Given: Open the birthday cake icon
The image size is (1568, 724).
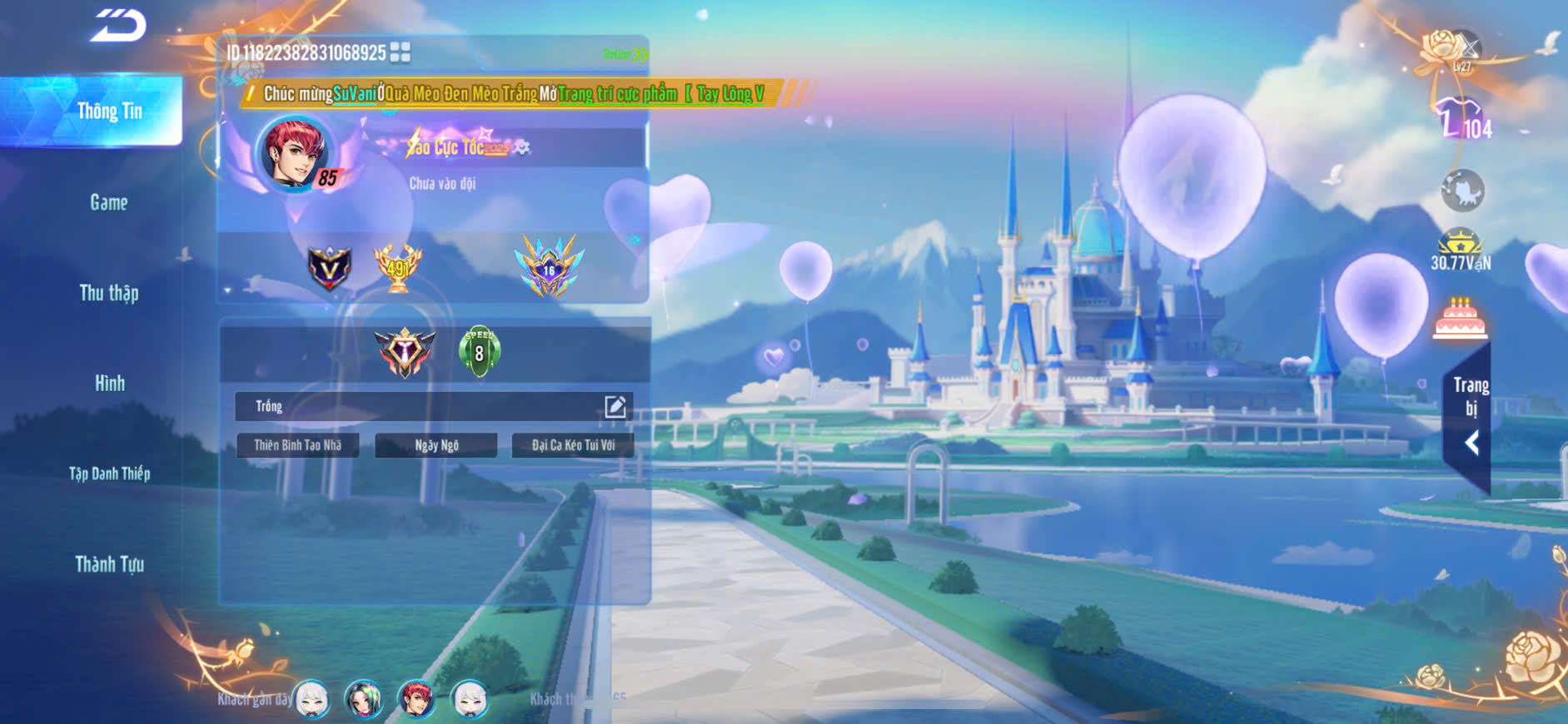Looking at the screenshot, I should coord(1460,318).
